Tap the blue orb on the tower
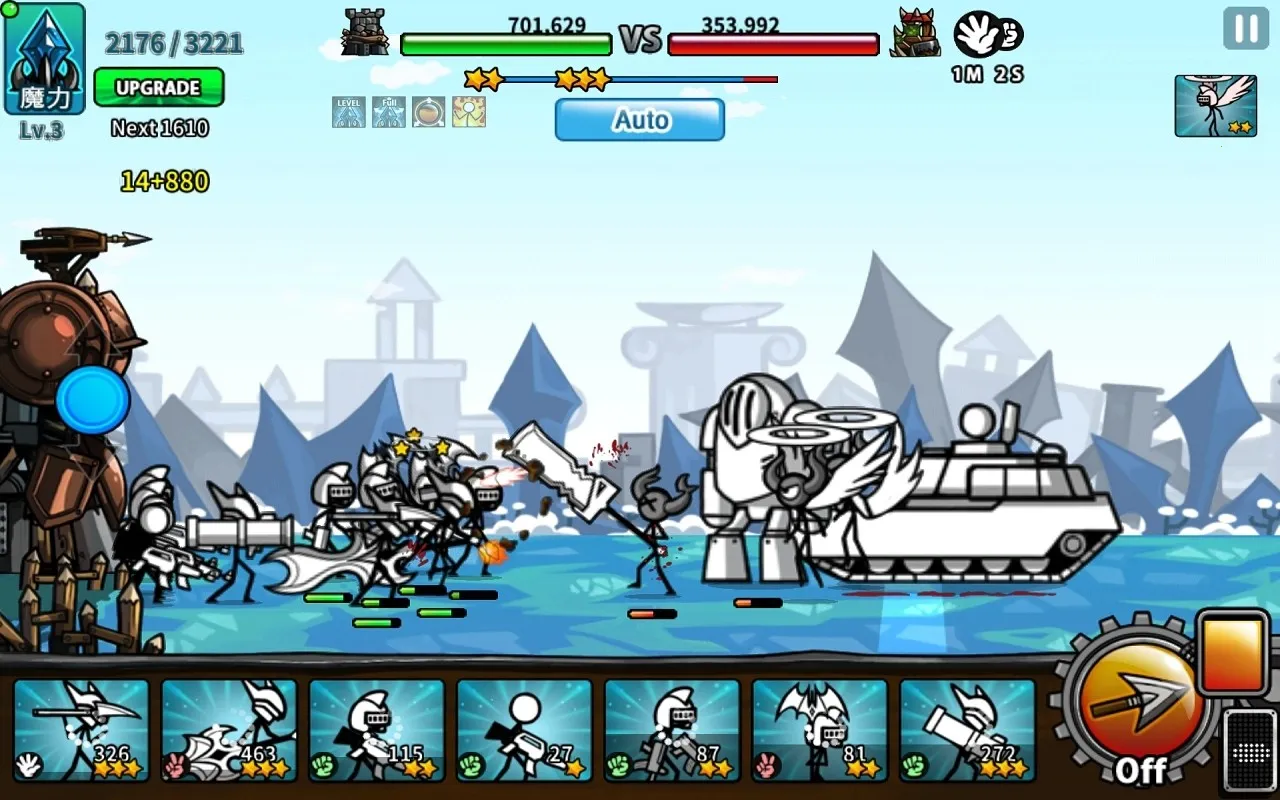 [93, 400]
